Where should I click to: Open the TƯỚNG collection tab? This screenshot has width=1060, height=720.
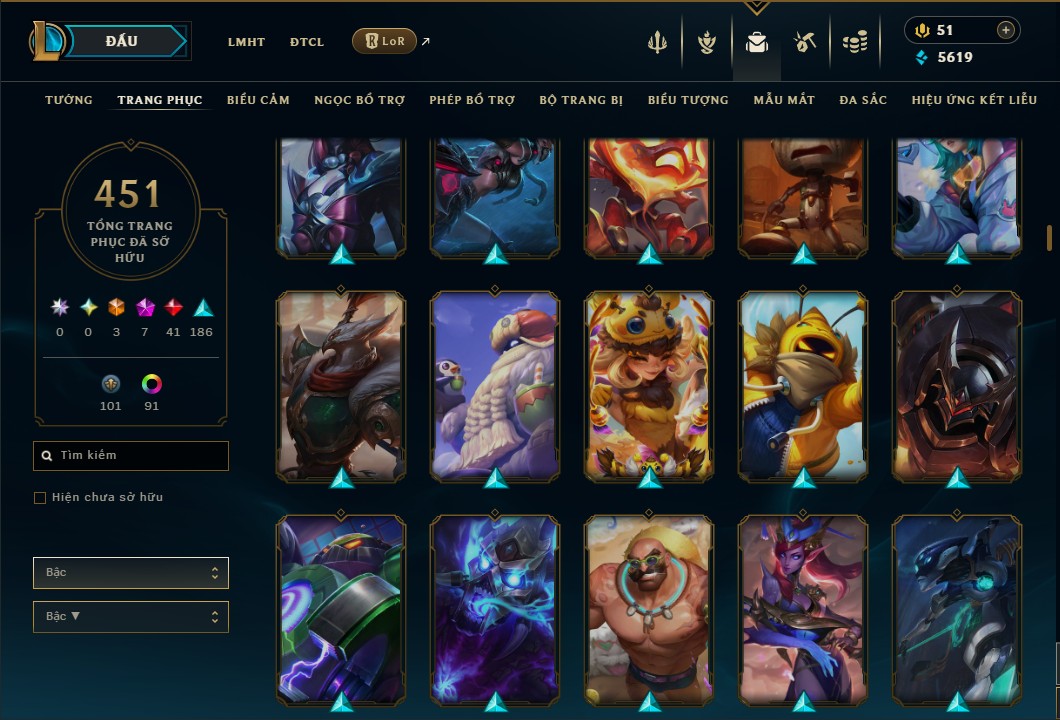69,100
